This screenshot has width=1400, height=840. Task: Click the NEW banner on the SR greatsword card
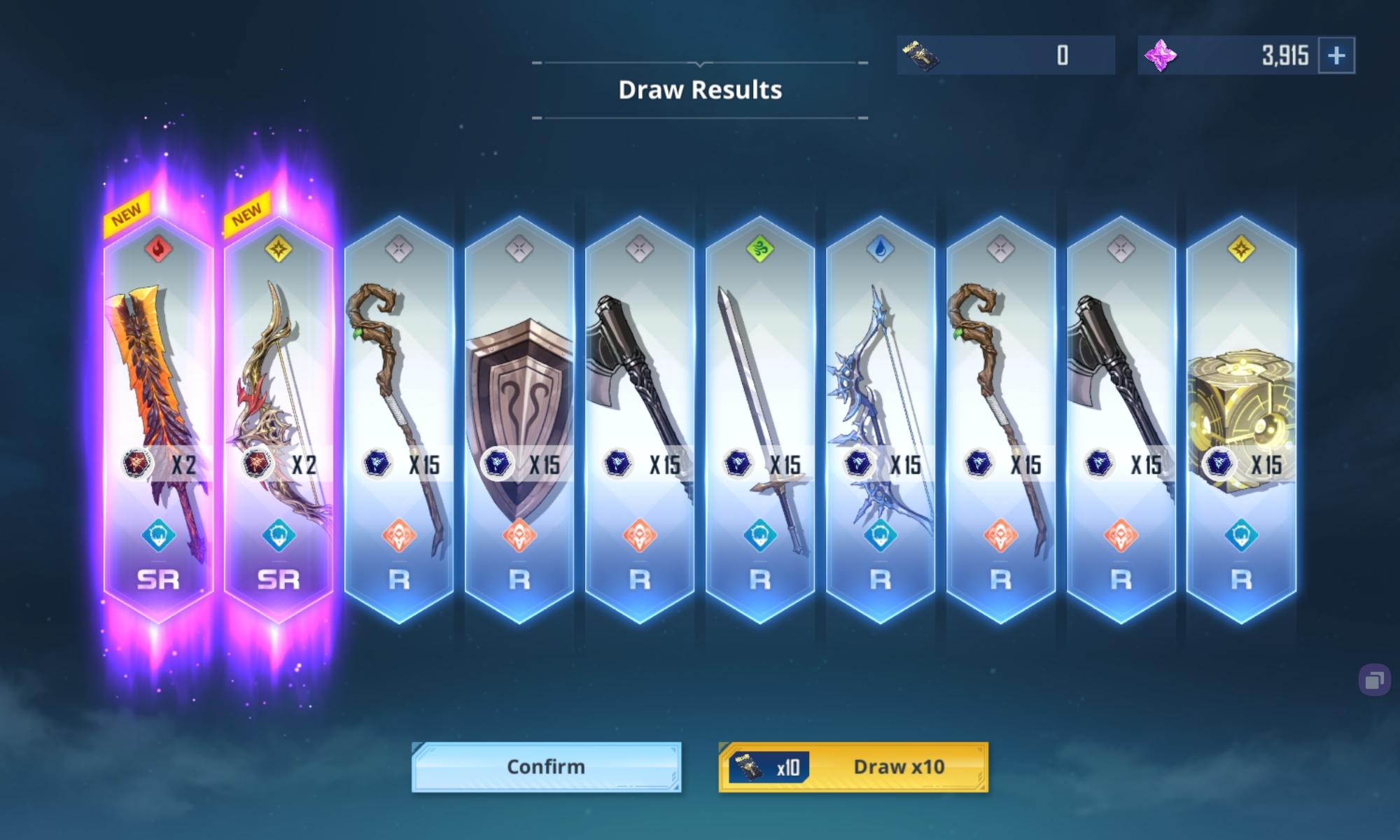(x=127, y=210)
